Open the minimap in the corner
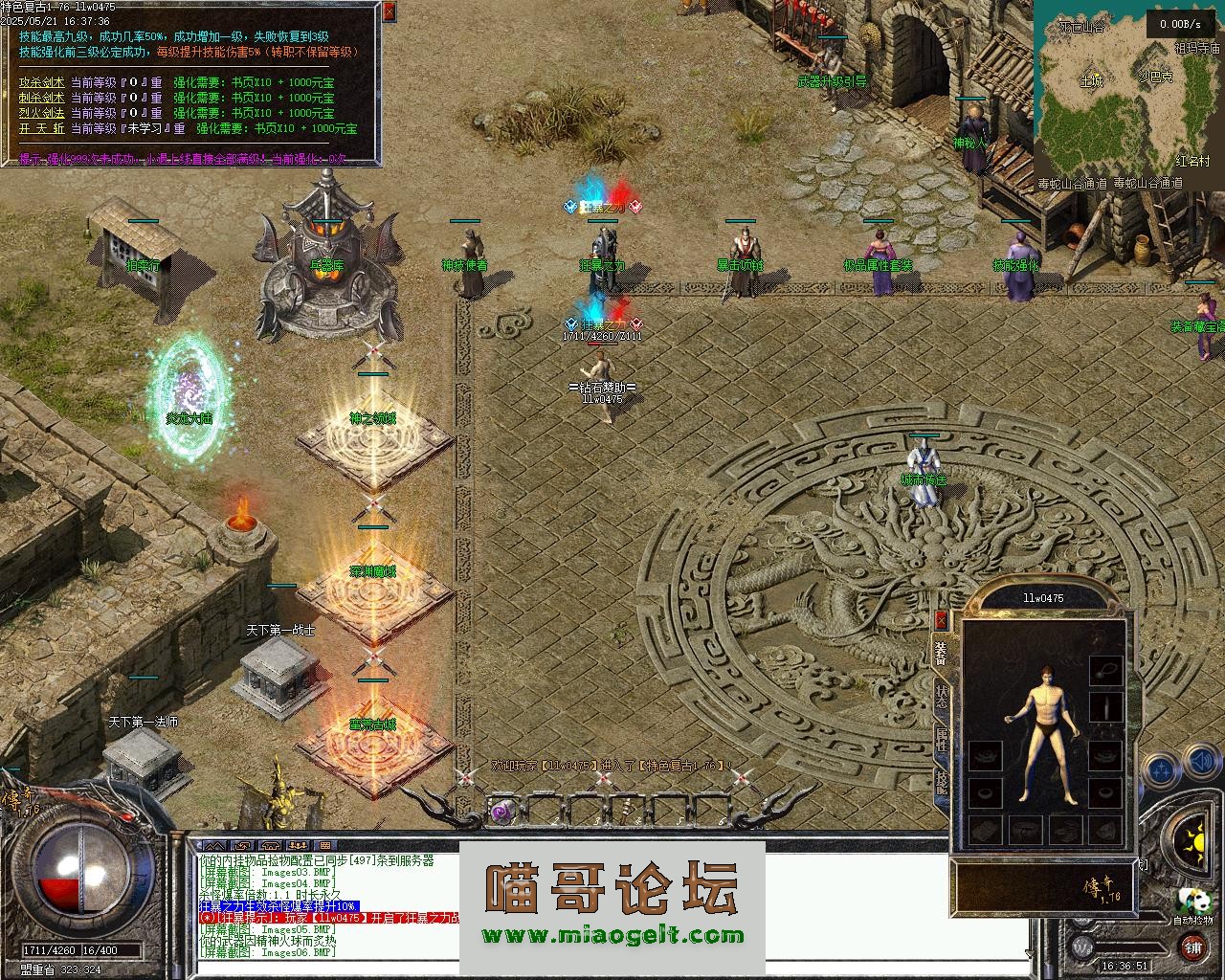The image size is (1225, 980). [1126, 91]
